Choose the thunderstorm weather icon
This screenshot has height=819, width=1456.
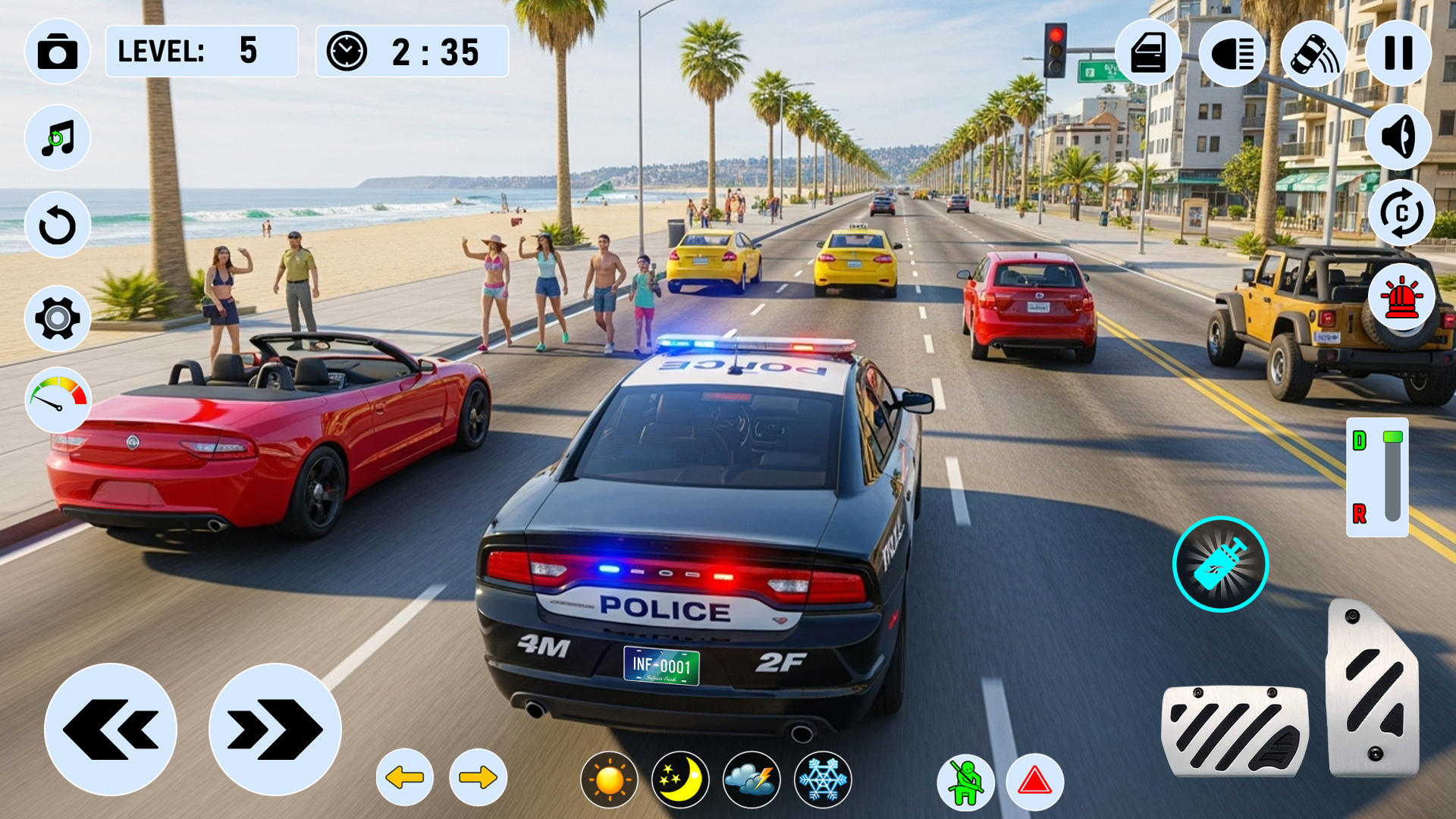pyautogui.click(x=752, y=780)
